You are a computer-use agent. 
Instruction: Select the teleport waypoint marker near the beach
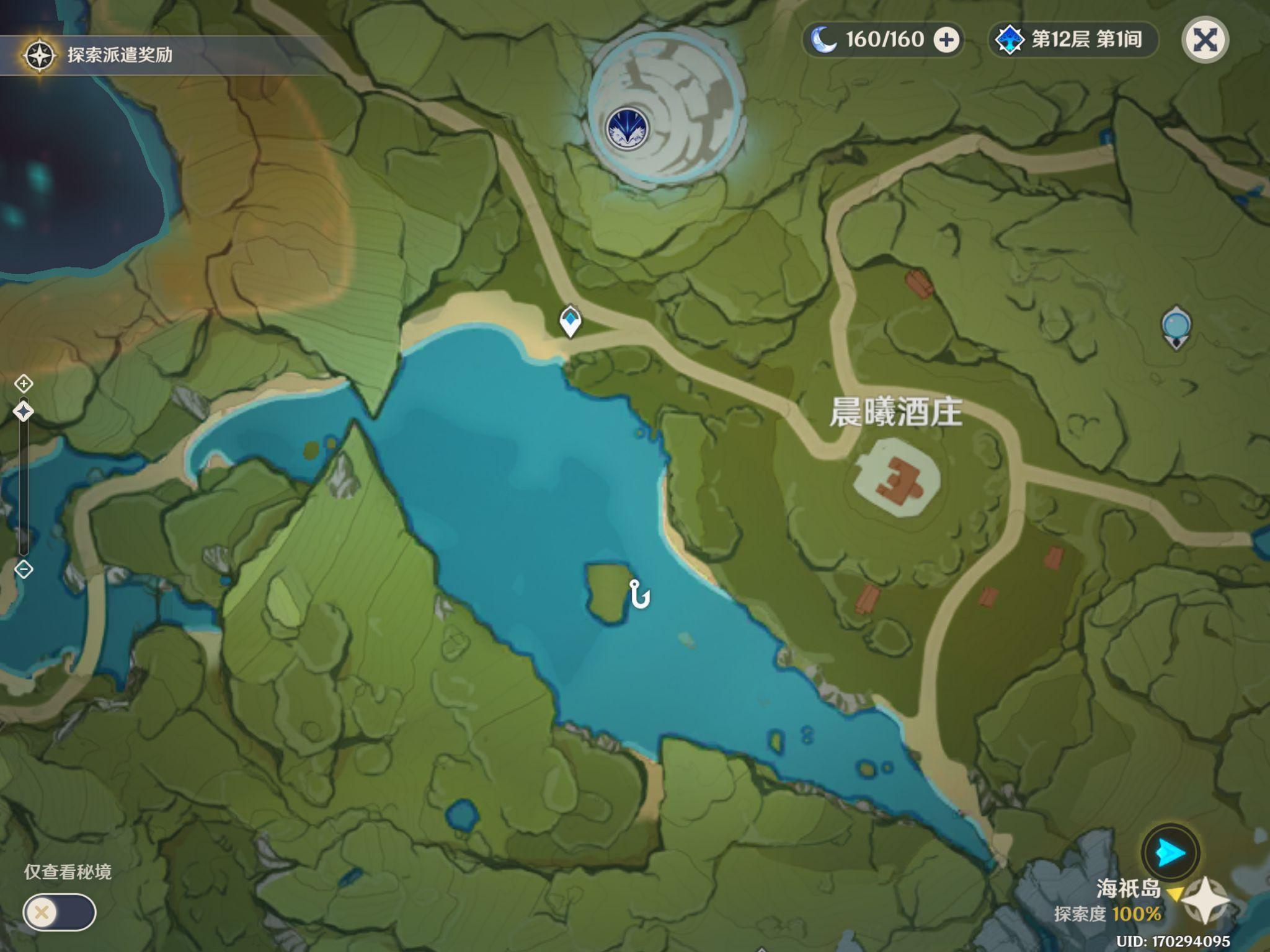tap(570, 320)
